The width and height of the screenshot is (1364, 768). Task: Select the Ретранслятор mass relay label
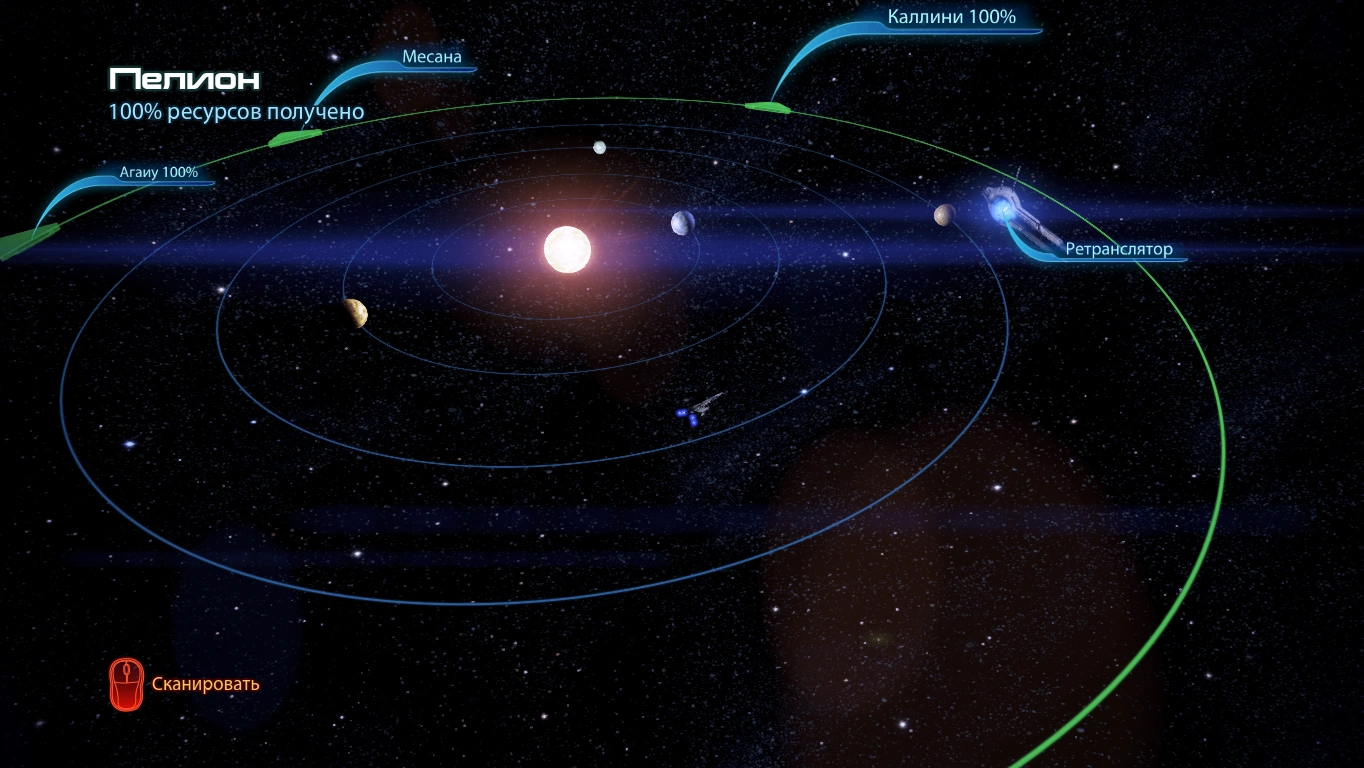[x=1118, y=249]
